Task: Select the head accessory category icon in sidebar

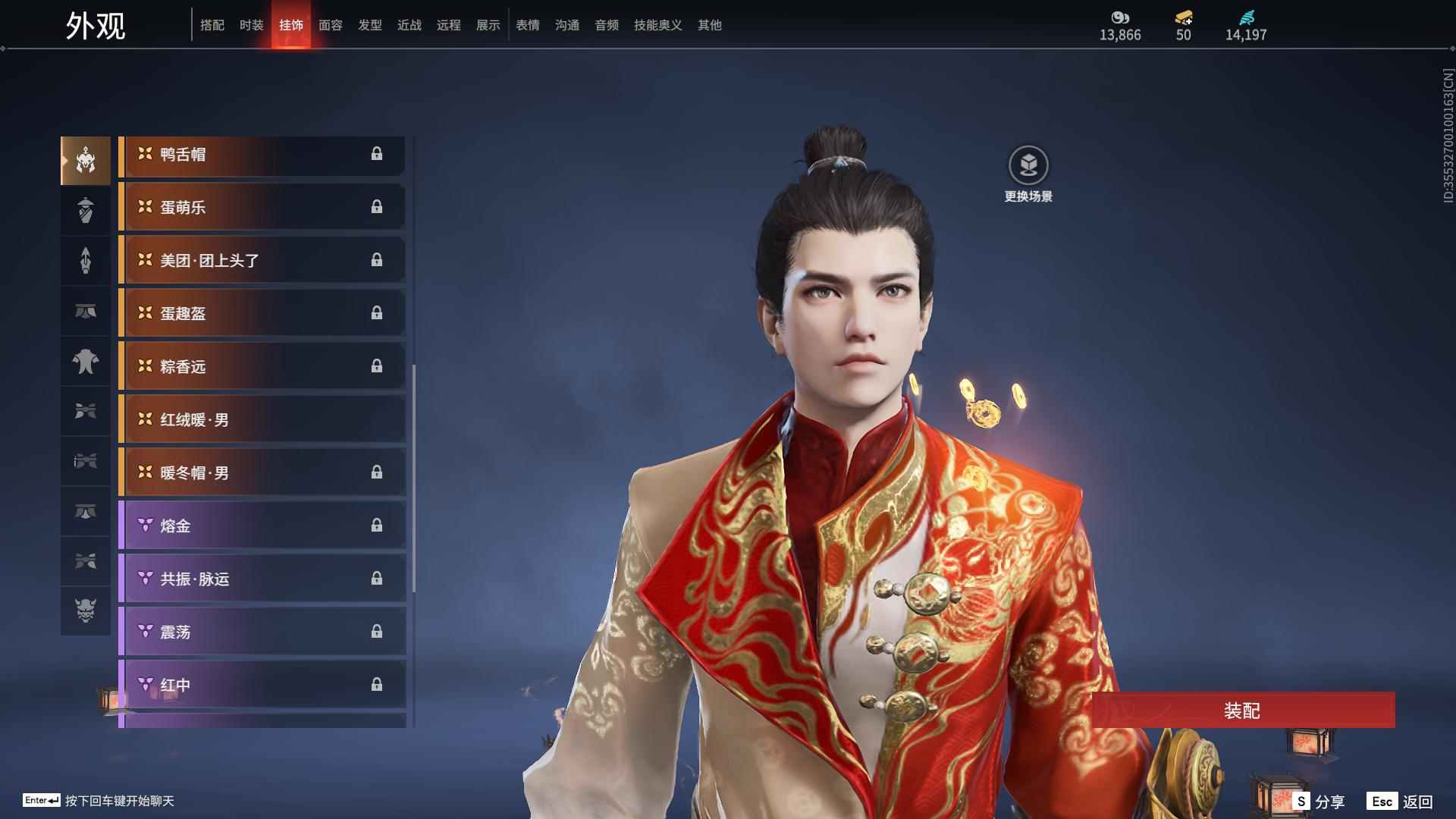Action: point(86,160)
